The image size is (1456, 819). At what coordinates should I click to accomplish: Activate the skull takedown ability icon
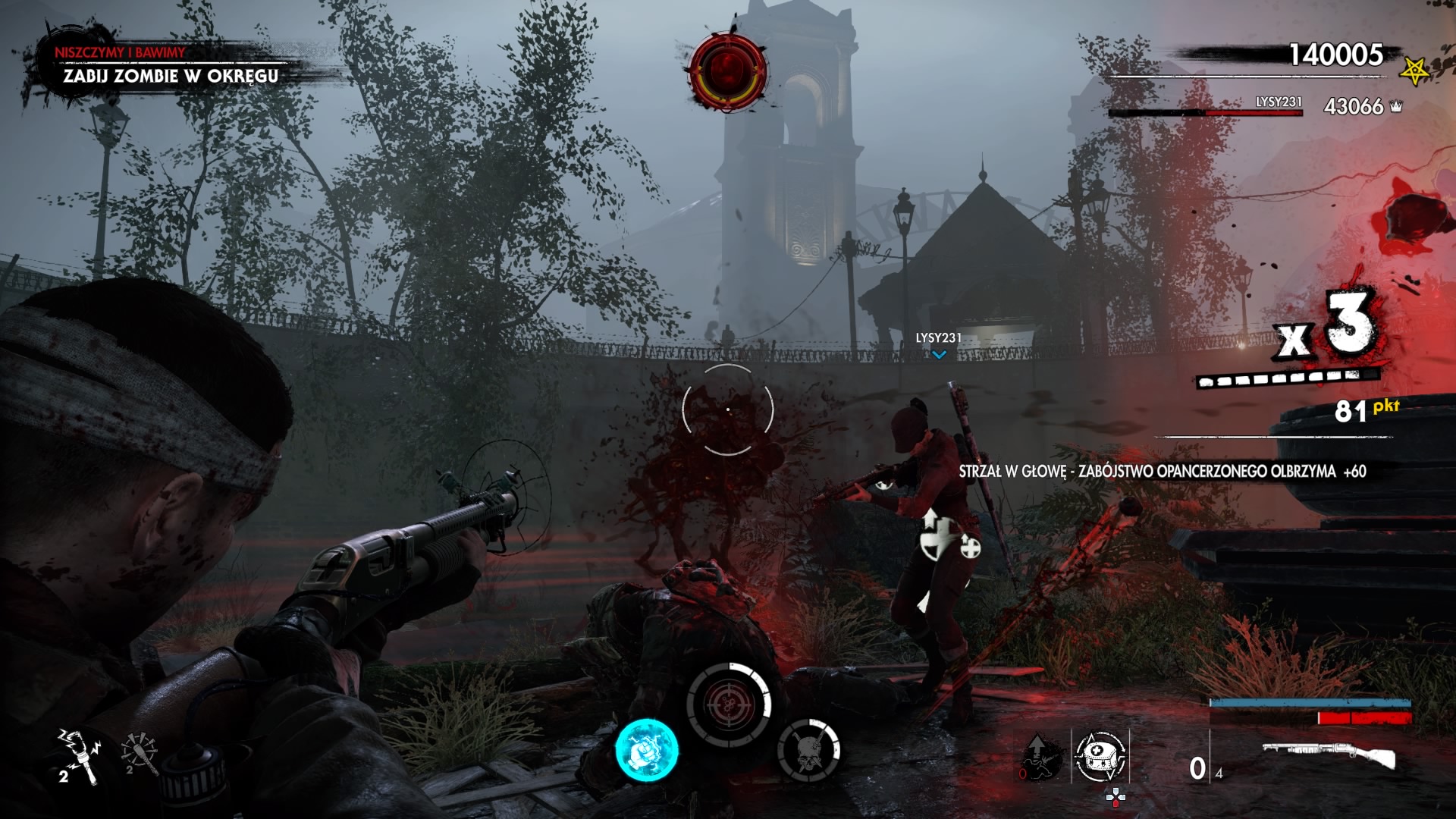[x=808, y=750]
